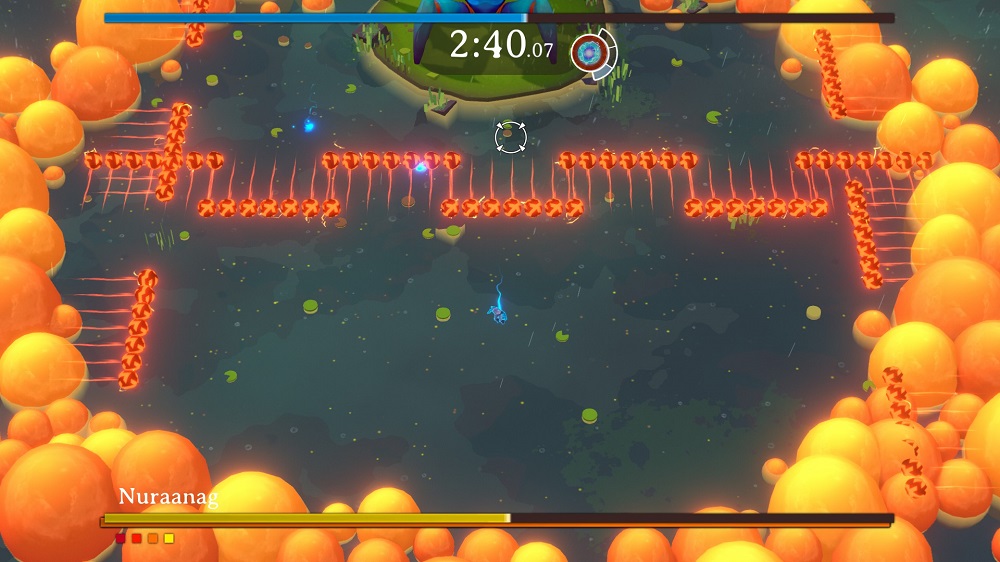Click the blue orb ability icon beside the timer

point(591,52)
